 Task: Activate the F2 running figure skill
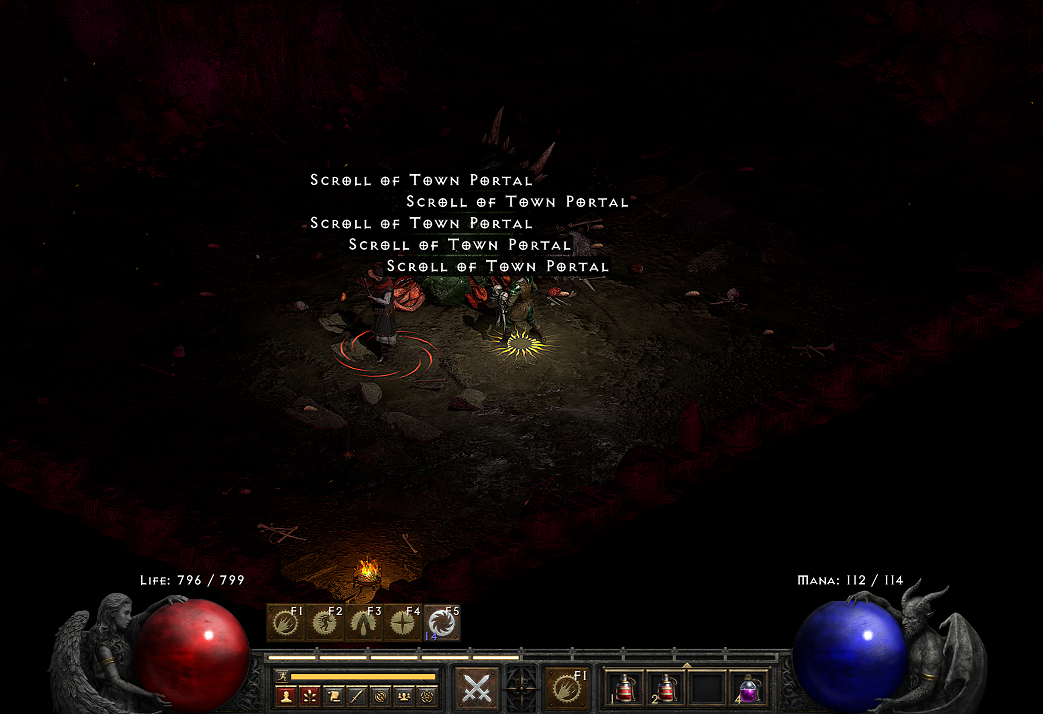[x=325, y=623]
